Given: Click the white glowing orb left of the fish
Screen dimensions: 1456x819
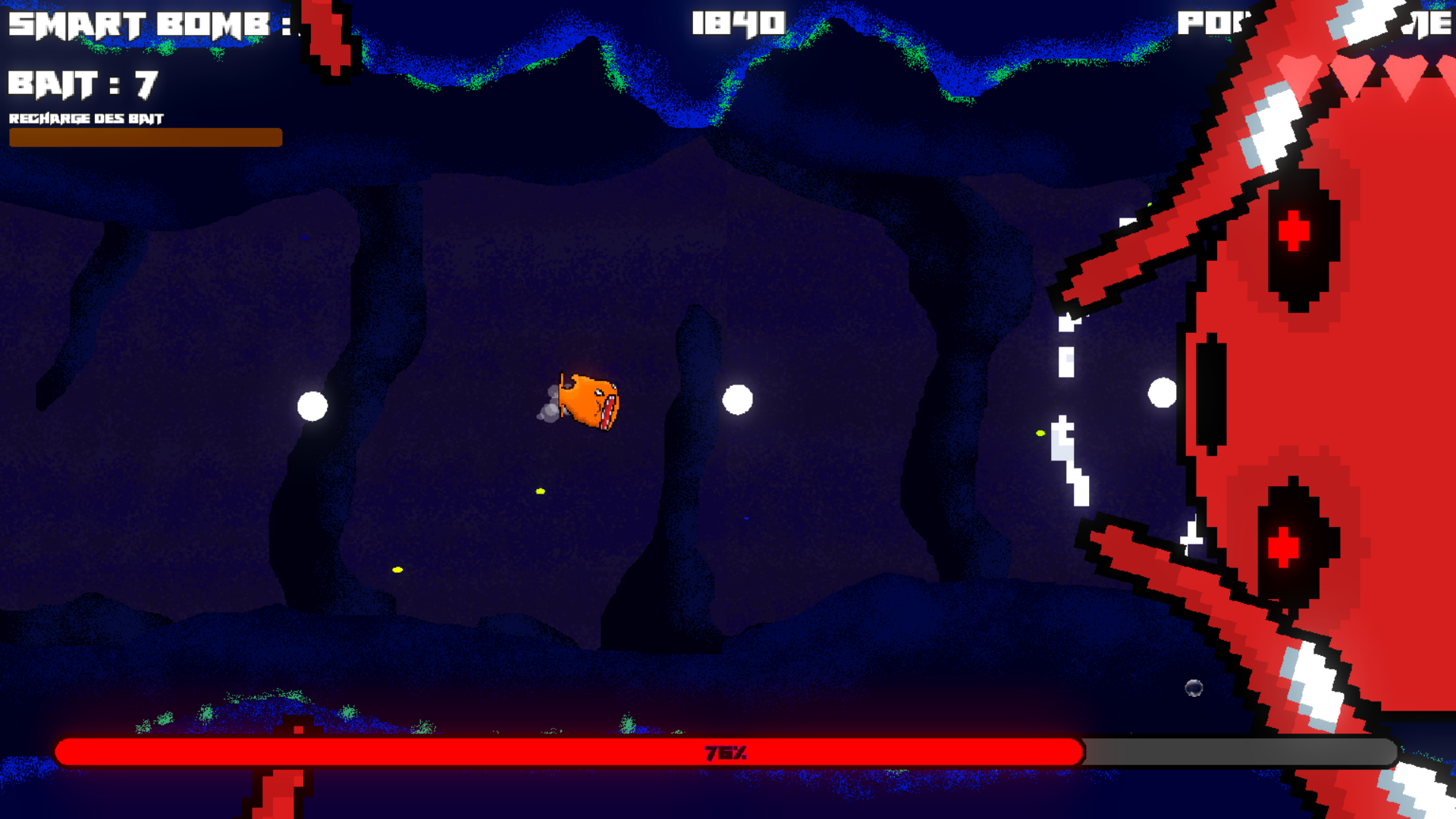Looking at the screenshot, I should (x=313, y=406).
